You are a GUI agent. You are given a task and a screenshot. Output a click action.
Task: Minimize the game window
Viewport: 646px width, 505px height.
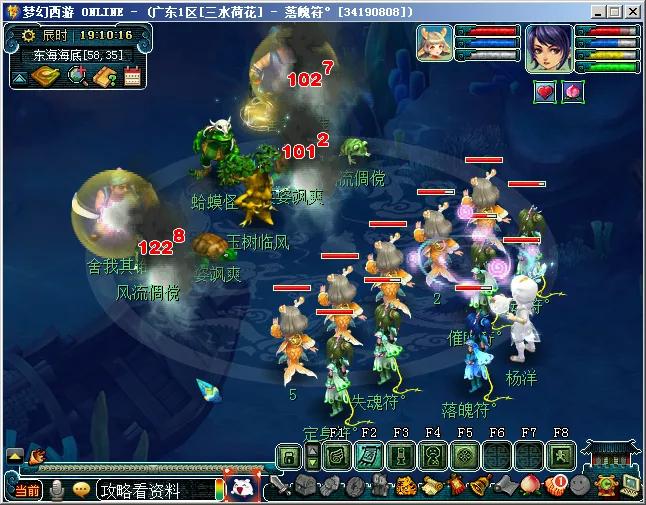tap(598, 11)
